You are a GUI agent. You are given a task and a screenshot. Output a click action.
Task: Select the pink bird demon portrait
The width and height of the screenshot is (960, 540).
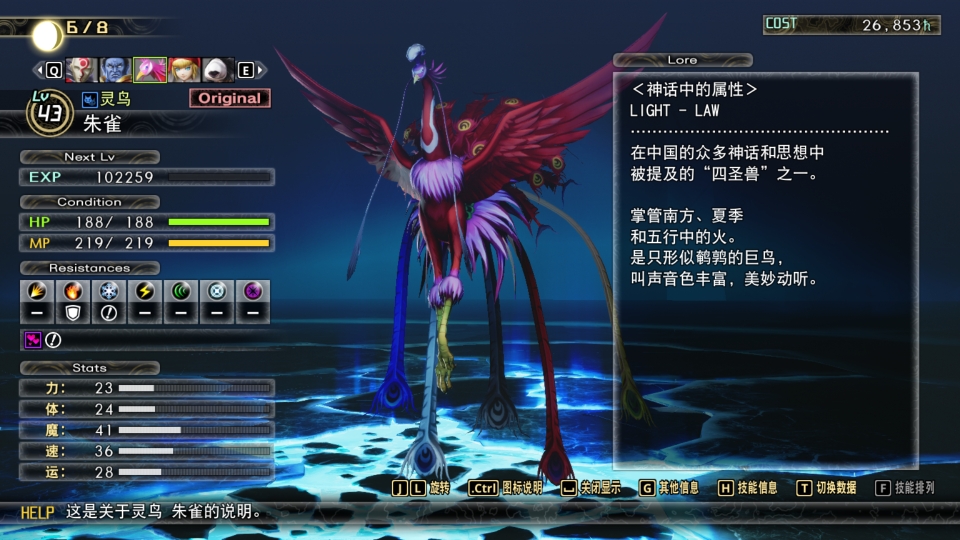(x=150, y=70)
